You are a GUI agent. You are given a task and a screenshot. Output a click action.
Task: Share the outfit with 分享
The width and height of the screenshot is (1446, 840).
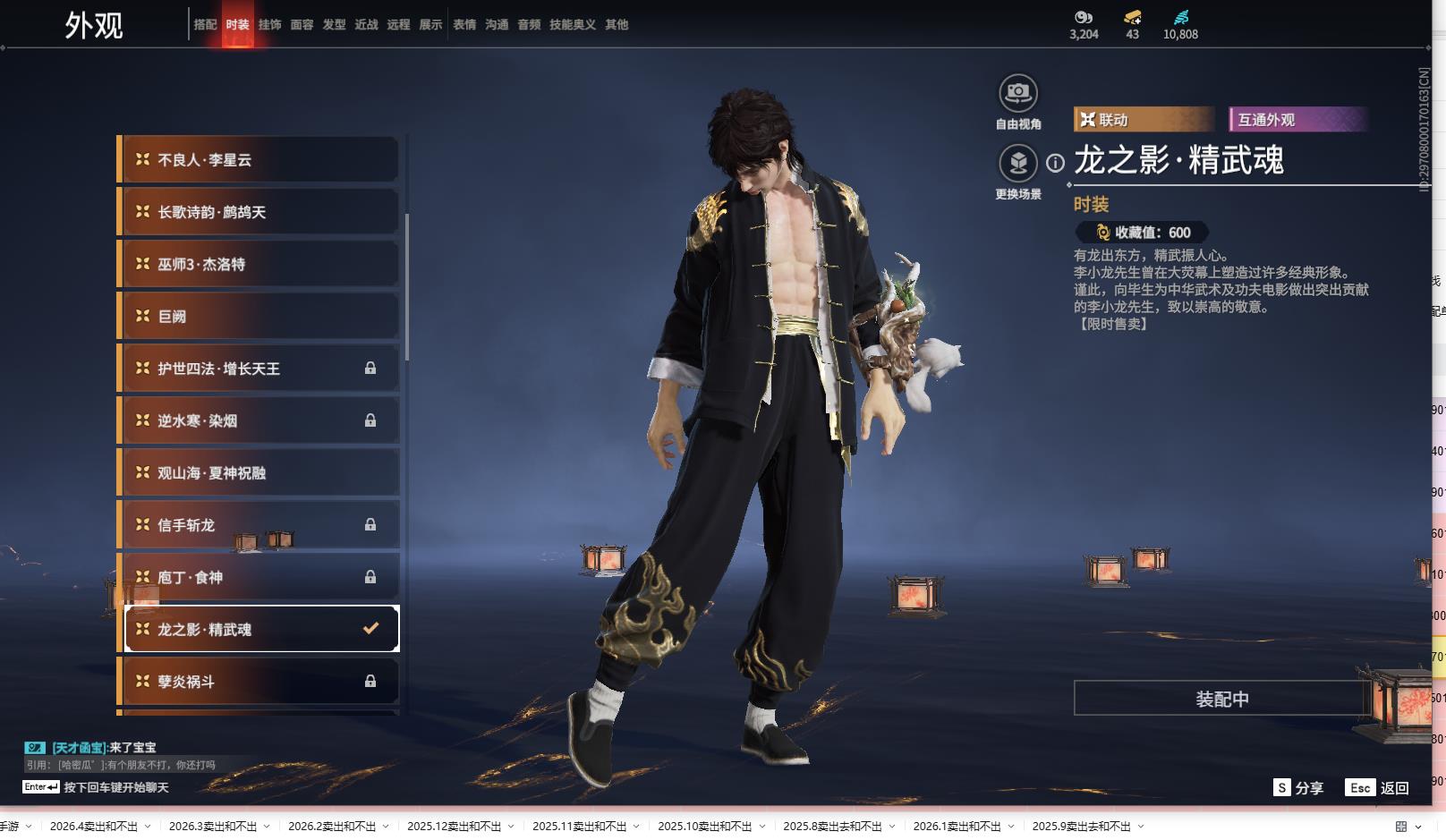pos(1298,787)
